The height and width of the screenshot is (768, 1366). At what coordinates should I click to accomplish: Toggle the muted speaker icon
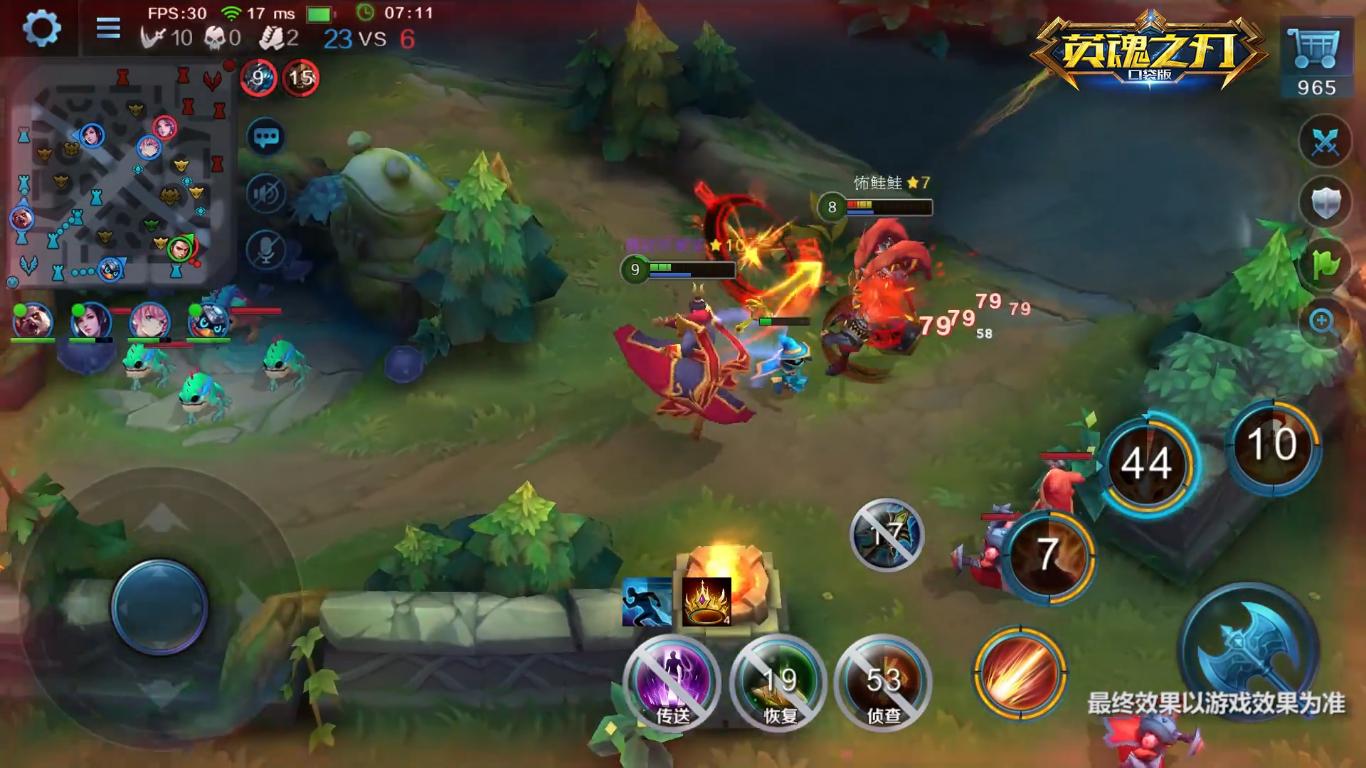pos(266,194)
